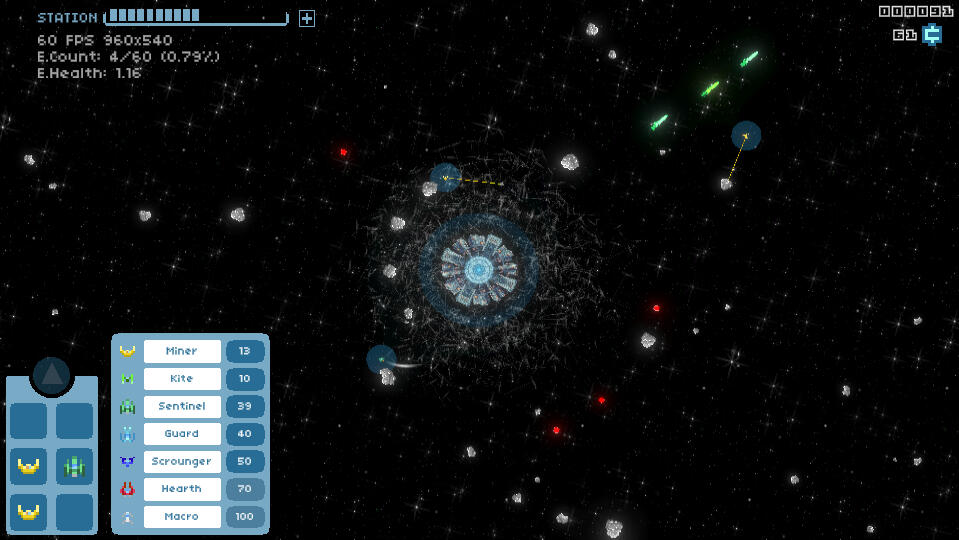Choose the Kite ship to build
Screen dimensions: 959x540
182,379
